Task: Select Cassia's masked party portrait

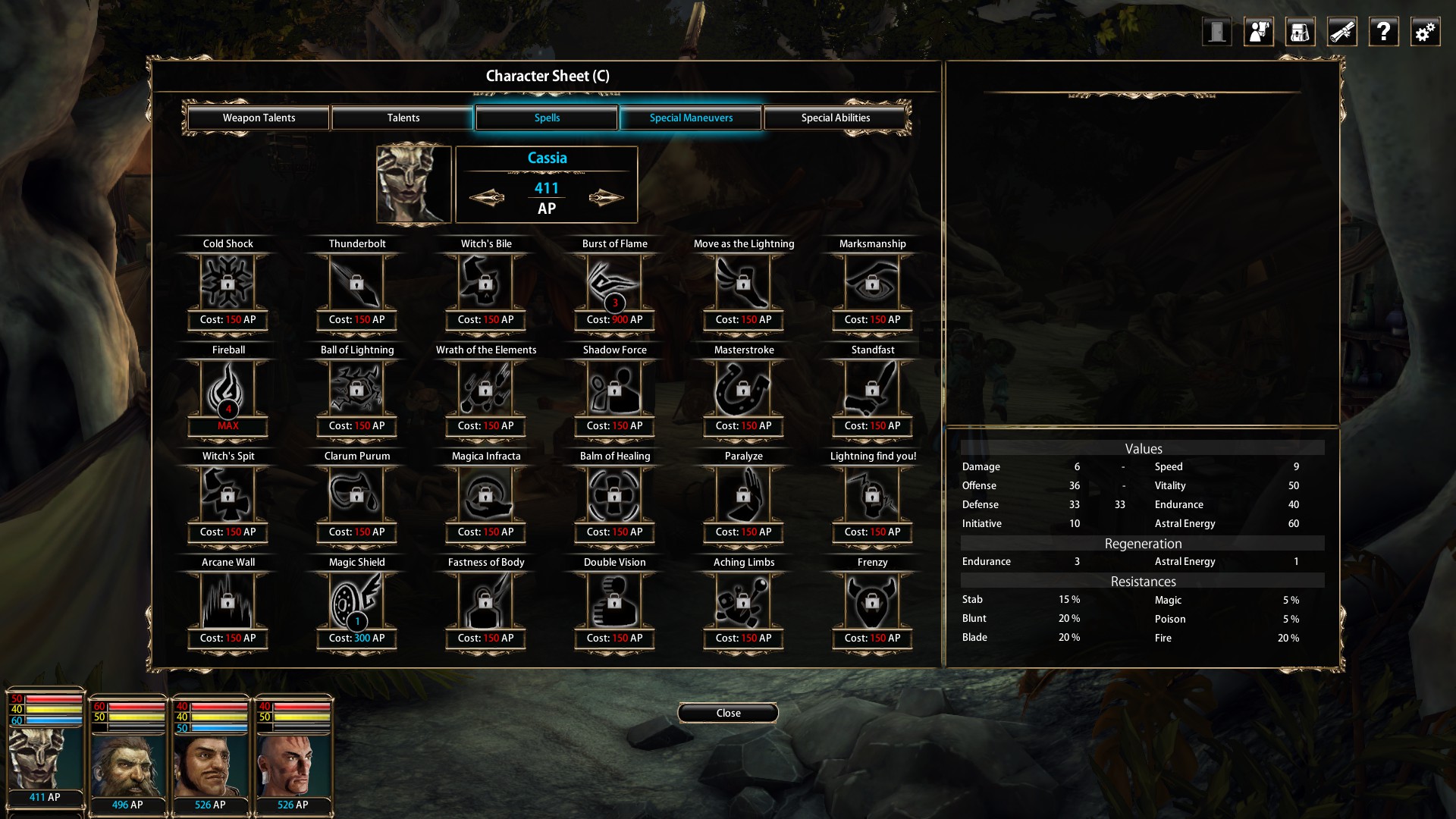Action: [x=45, y=758]
